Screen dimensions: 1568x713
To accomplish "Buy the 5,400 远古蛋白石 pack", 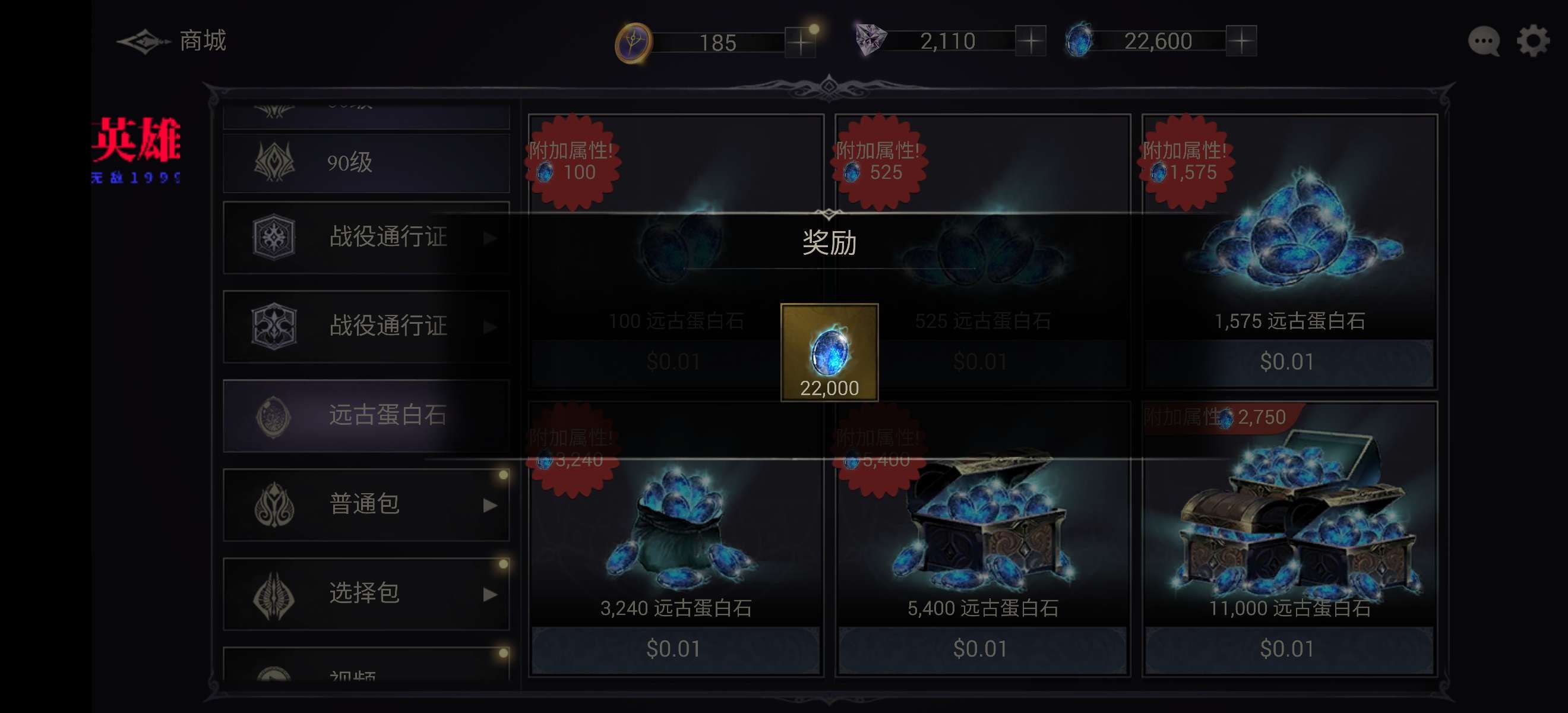I will click(981, 648).
